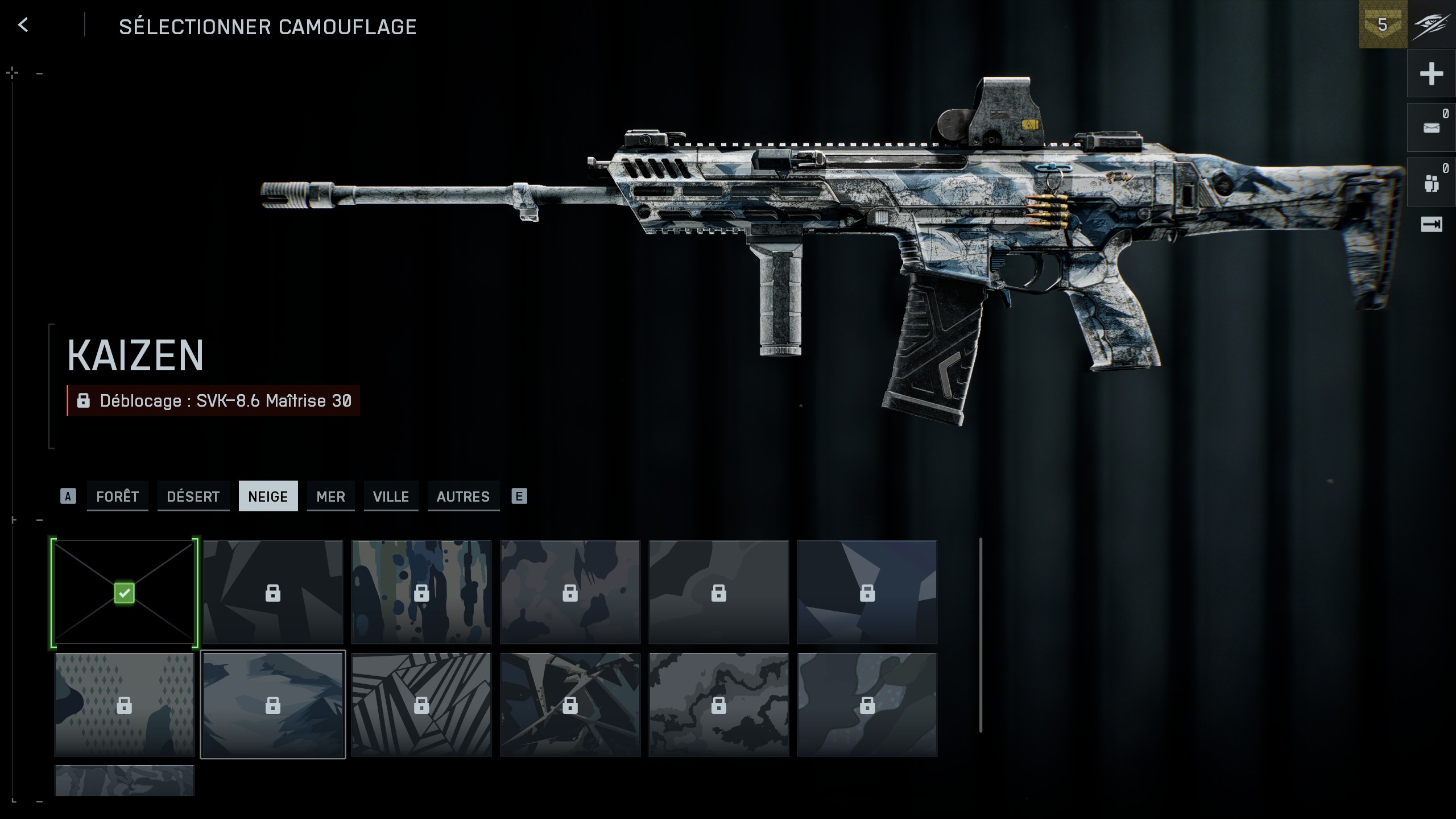1456x819 pixels.
Task: Open the friends list icon
Action: click(x=1432, y=182)
